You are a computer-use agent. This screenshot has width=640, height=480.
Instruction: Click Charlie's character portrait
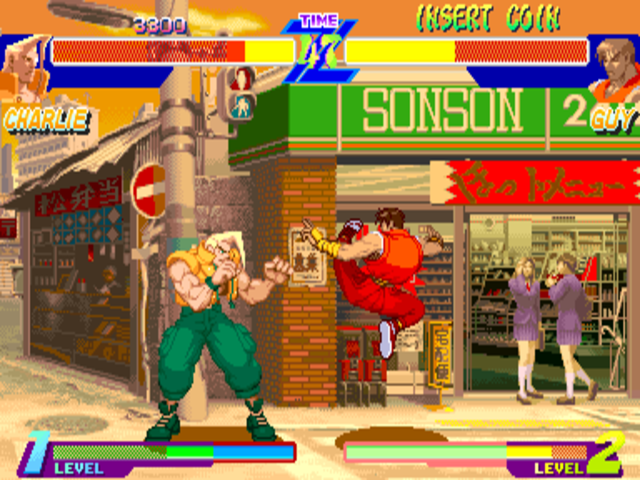[x=22, y=68]
